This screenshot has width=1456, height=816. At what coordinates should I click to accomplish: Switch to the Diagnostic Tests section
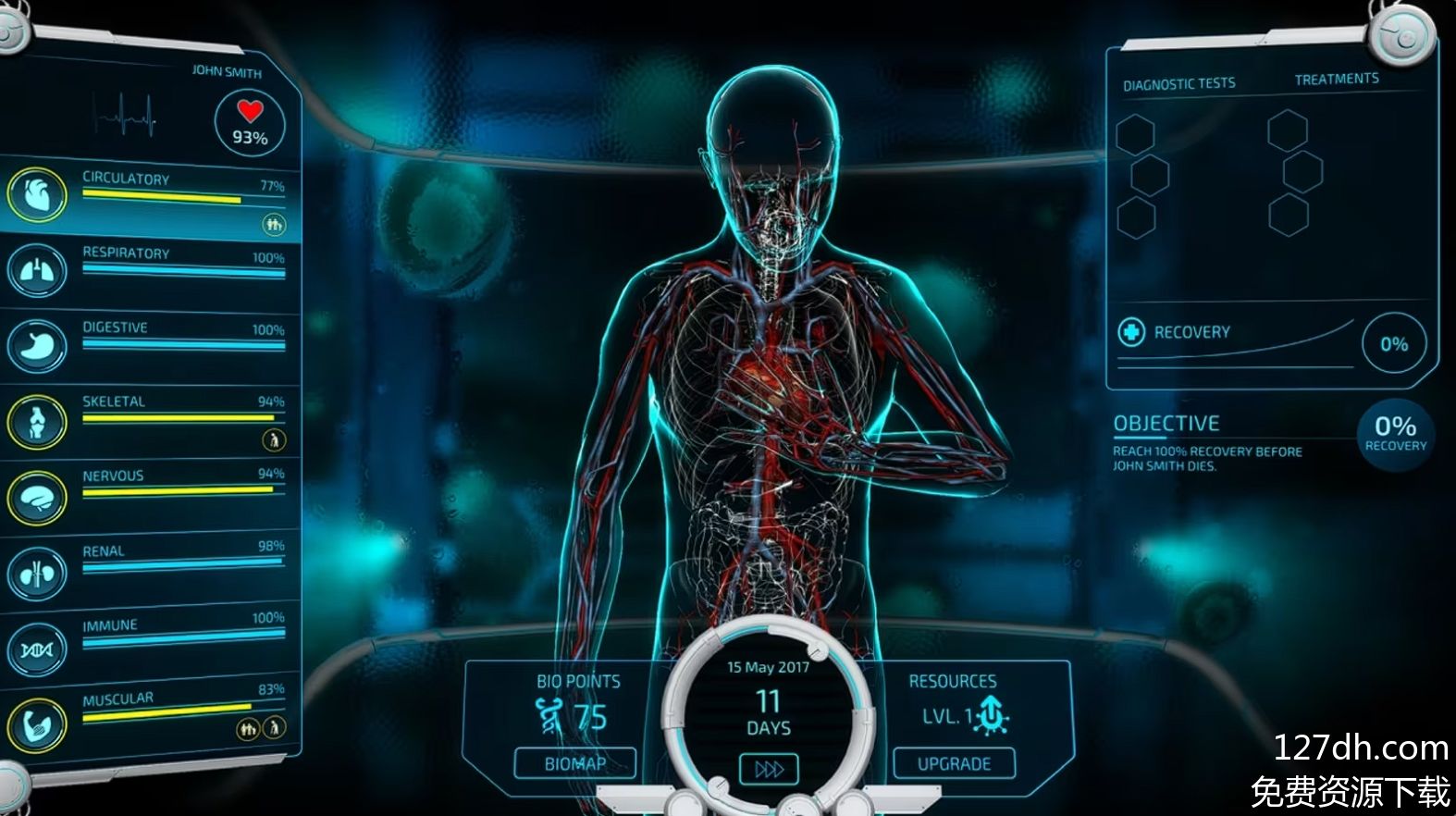tap(1178, 84)
